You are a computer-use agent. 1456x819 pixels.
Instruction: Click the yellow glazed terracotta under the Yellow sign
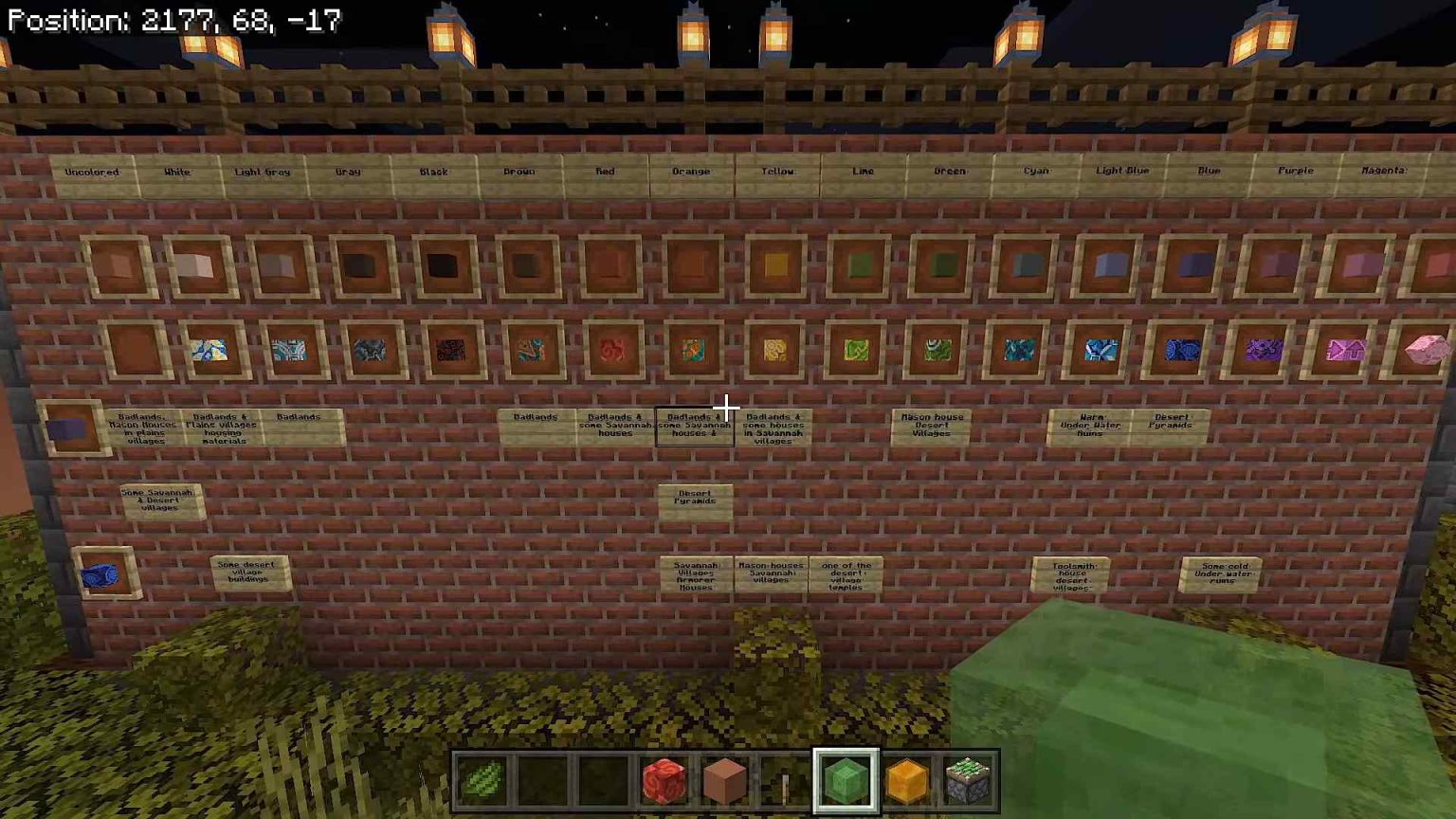click(x=775, y=351)
